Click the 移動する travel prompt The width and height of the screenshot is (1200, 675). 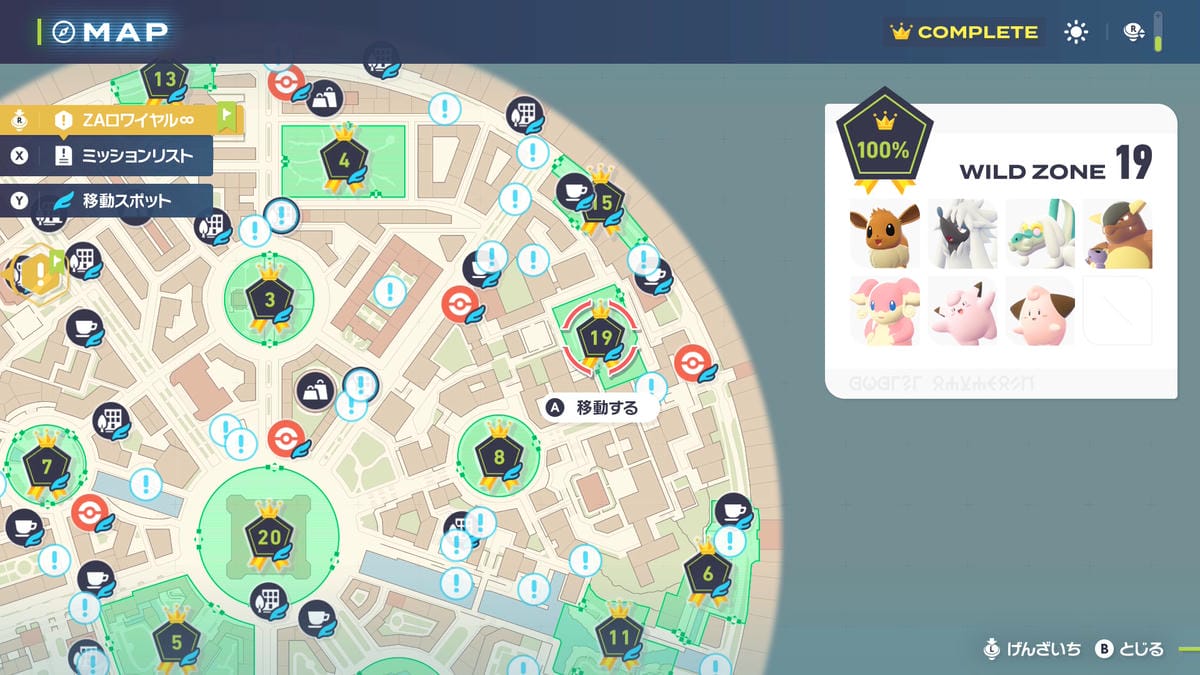[x=593, y=408]
